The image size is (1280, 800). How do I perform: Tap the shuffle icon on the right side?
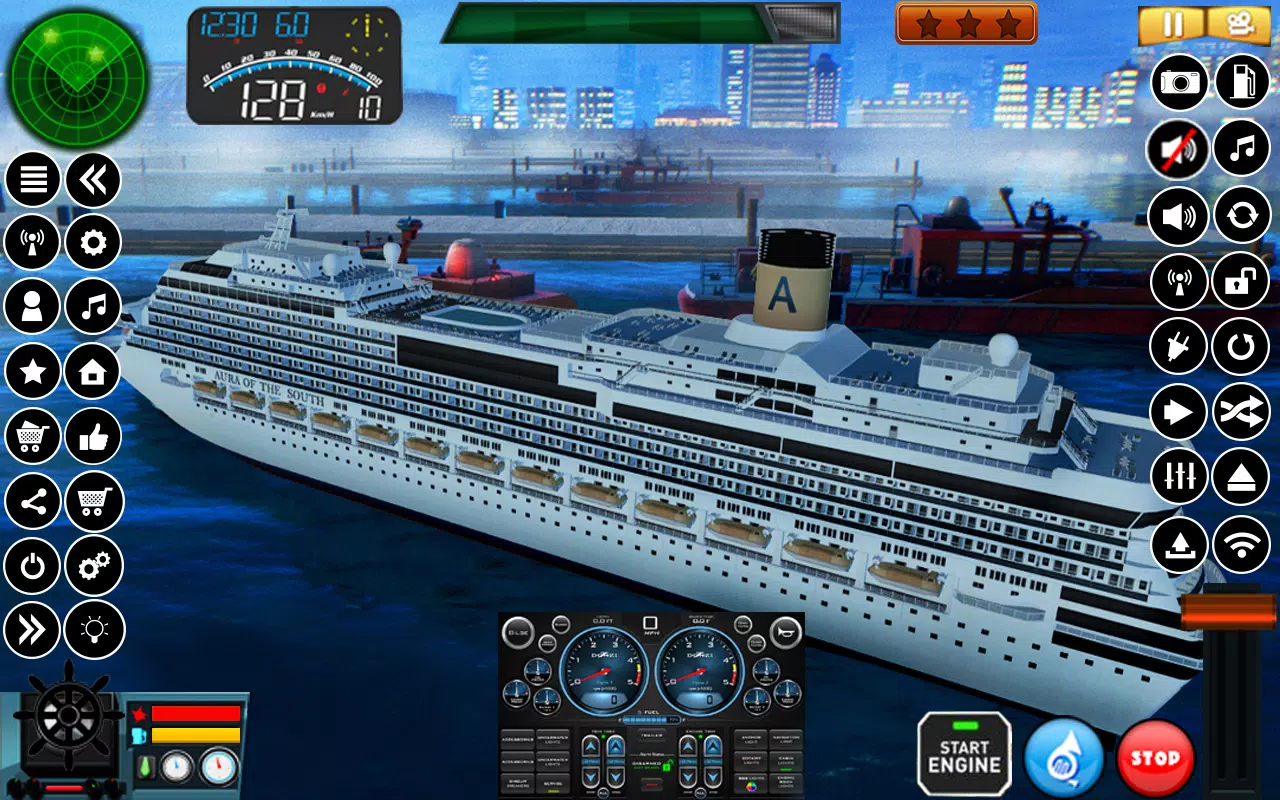coord(1241,412)
